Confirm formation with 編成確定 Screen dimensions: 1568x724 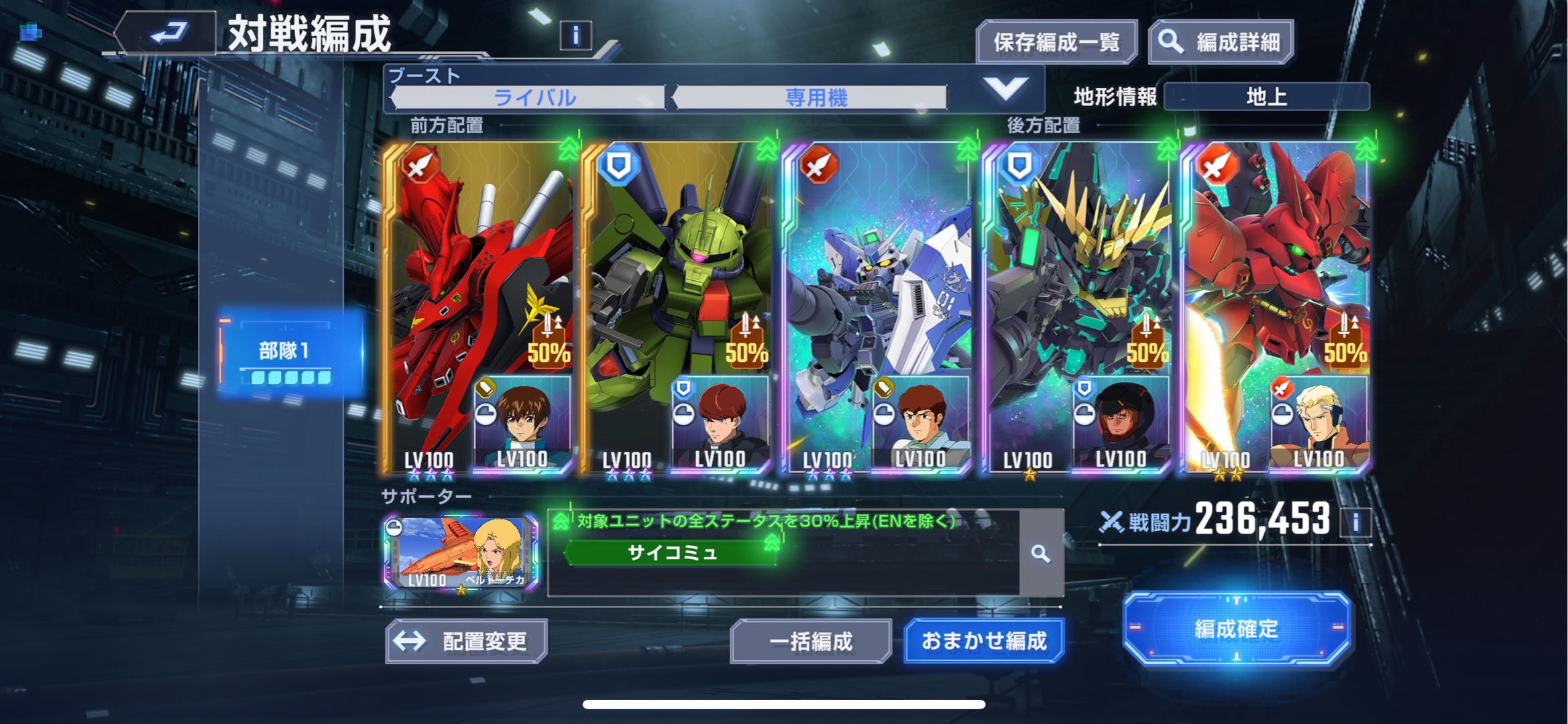point(1235,629)
